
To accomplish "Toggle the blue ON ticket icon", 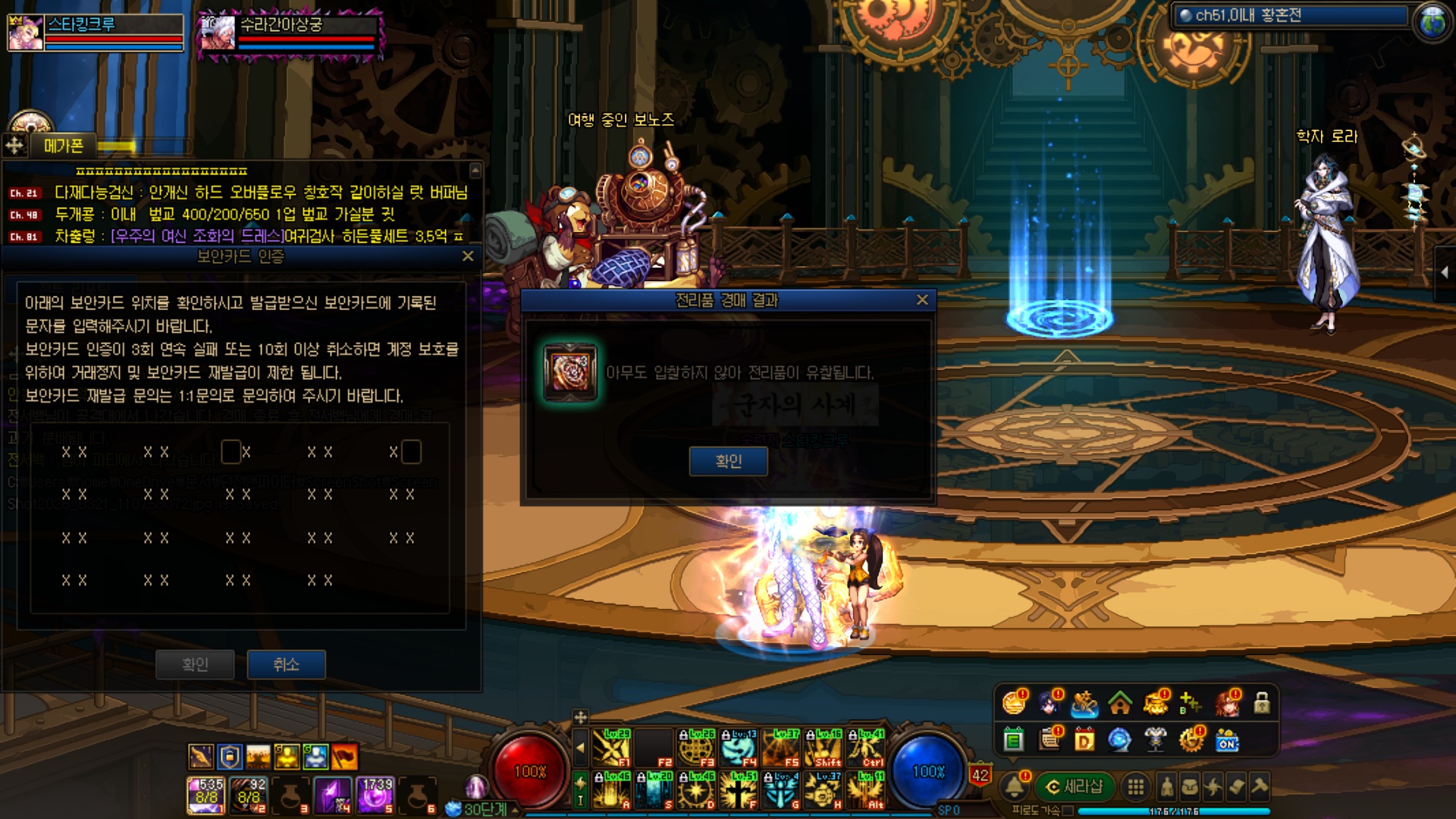I will tap(1227, 740).
